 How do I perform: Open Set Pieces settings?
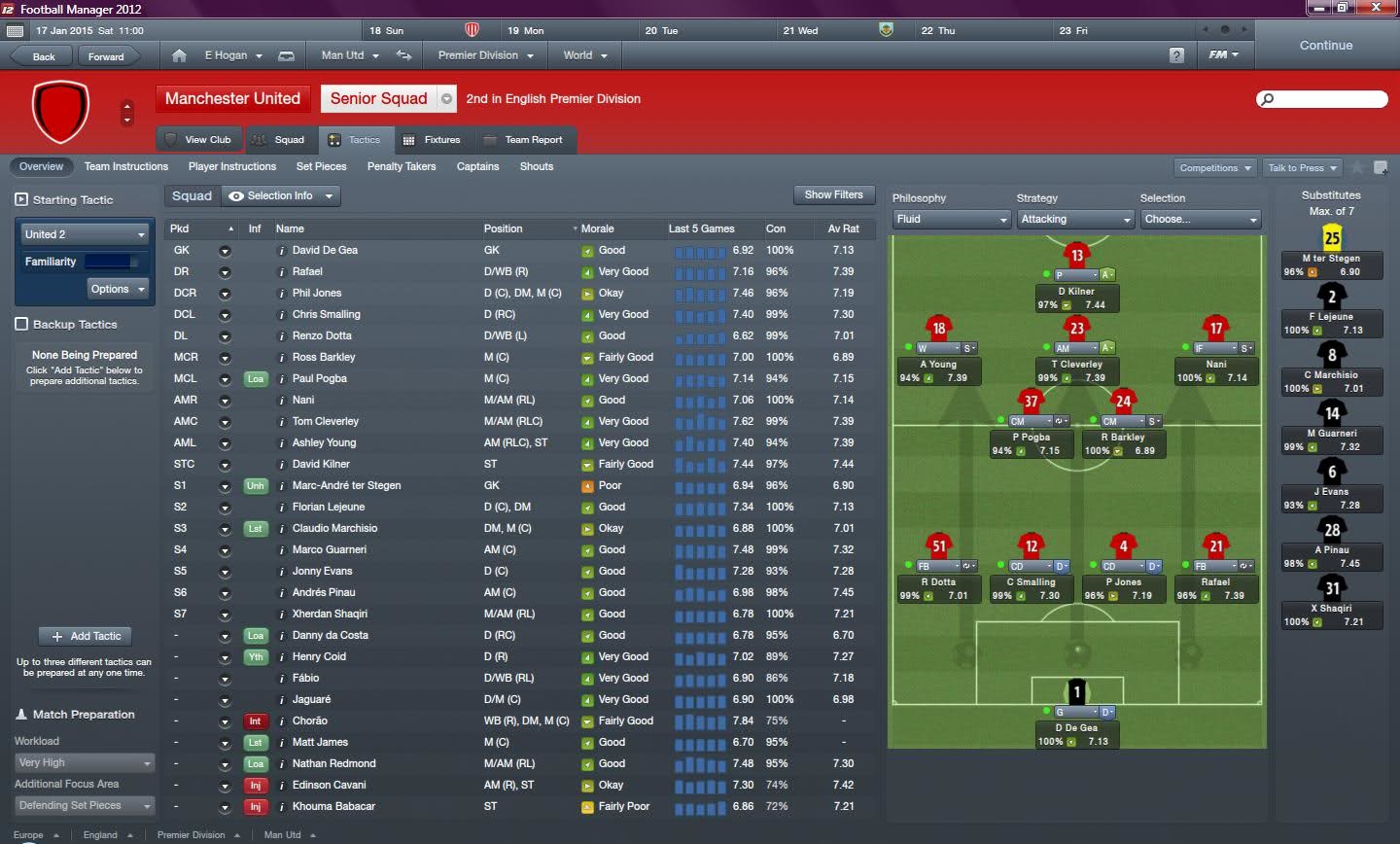pyautogui.click(x=321, y=166)
